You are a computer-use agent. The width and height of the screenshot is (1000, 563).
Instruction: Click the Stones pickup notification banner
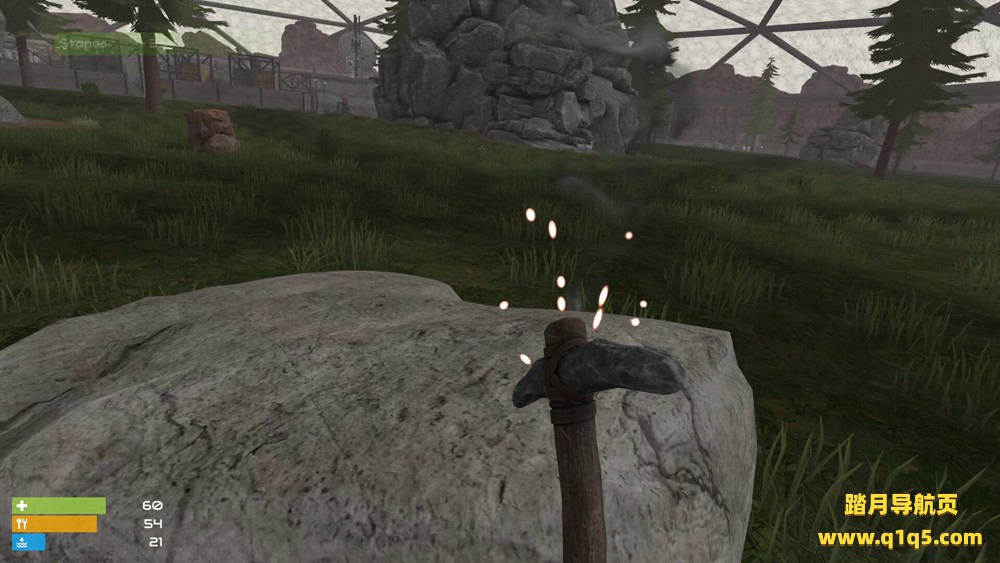tap(101, 44)
